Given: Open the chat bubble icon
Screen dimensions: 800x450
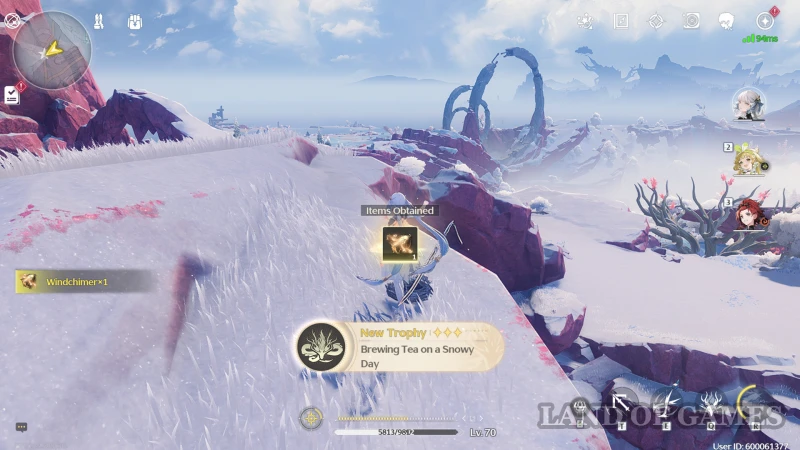Looking at the screenshot, I should pos(21,427).
